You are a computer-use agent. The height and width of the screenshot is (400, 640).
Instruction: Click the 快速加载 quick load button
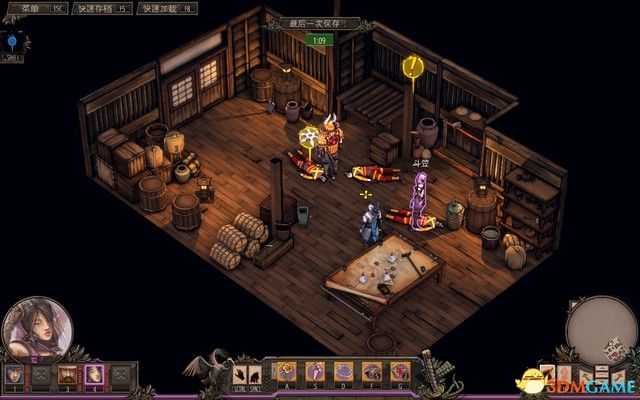(x=165, y=8)
